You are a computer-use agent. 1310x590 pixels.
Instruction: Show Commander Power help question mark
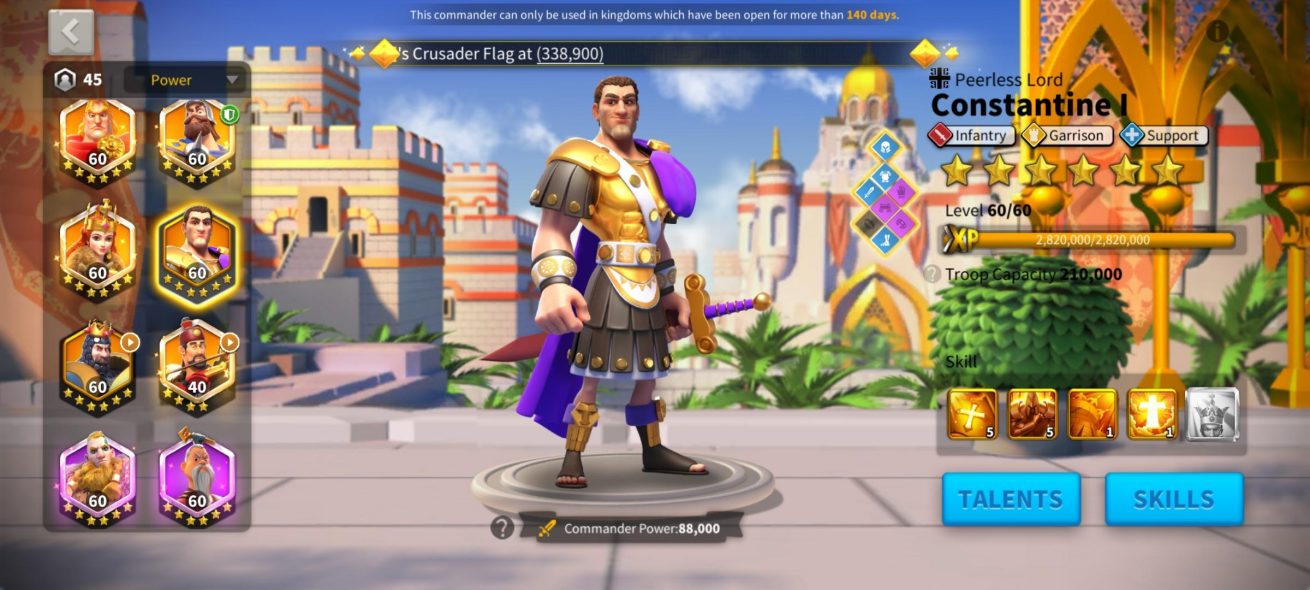tap(502, 528)
